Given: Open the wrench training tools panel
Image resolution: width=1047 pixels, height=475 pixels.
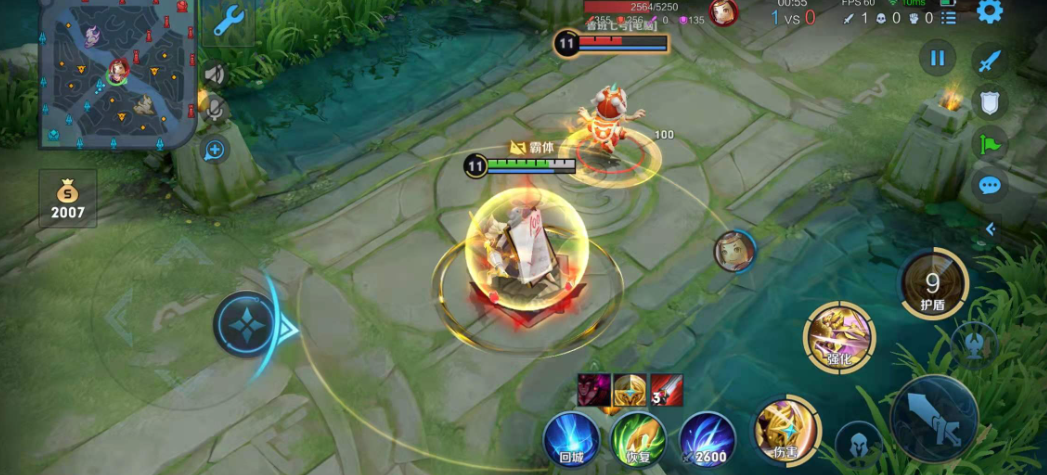Looking at the screenshot, I should tap(228, 20).
